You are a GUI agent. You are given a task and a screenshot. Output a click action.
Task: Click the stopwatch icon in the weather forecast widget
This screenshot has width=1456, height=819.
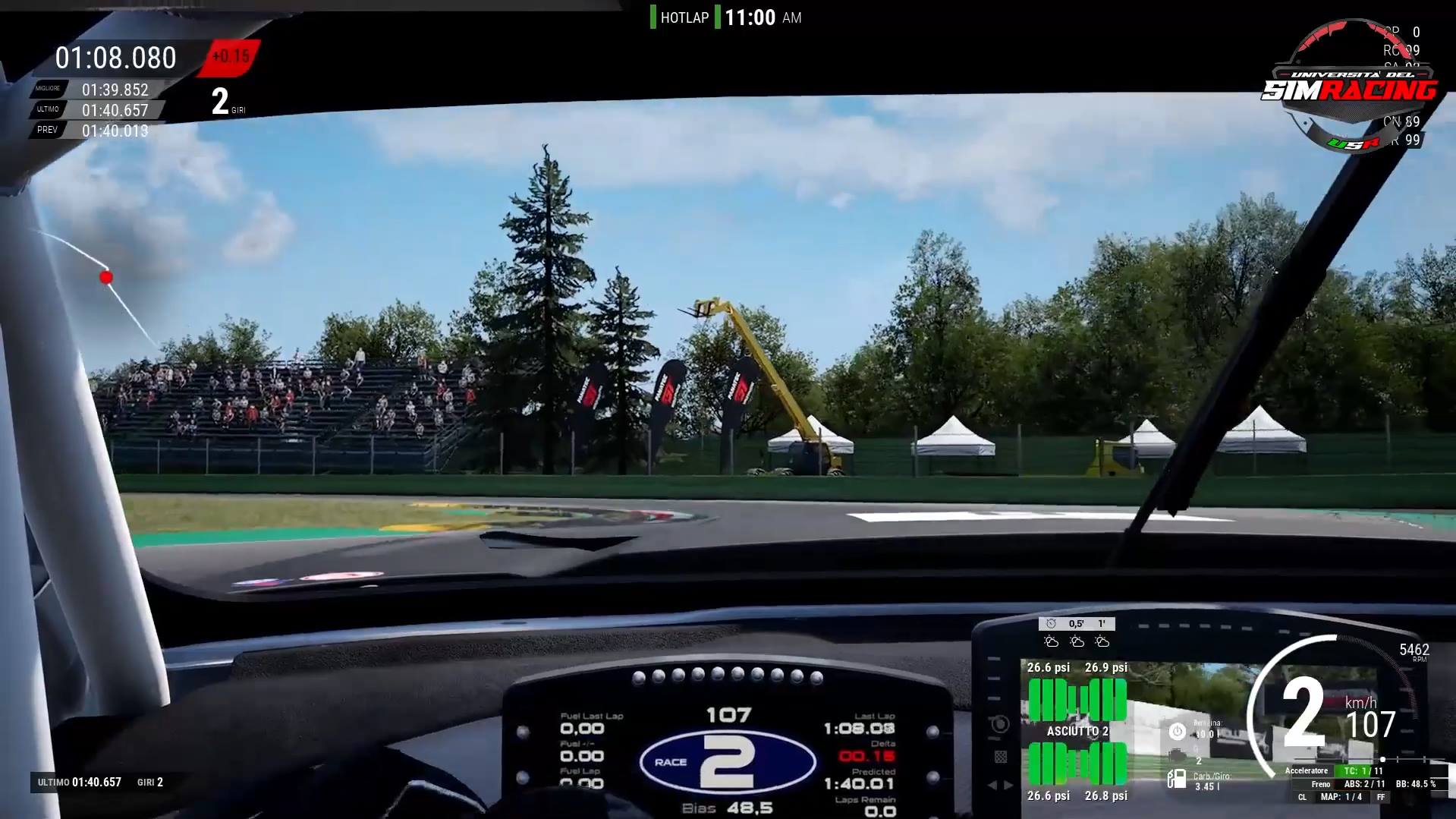(1051, 624)
